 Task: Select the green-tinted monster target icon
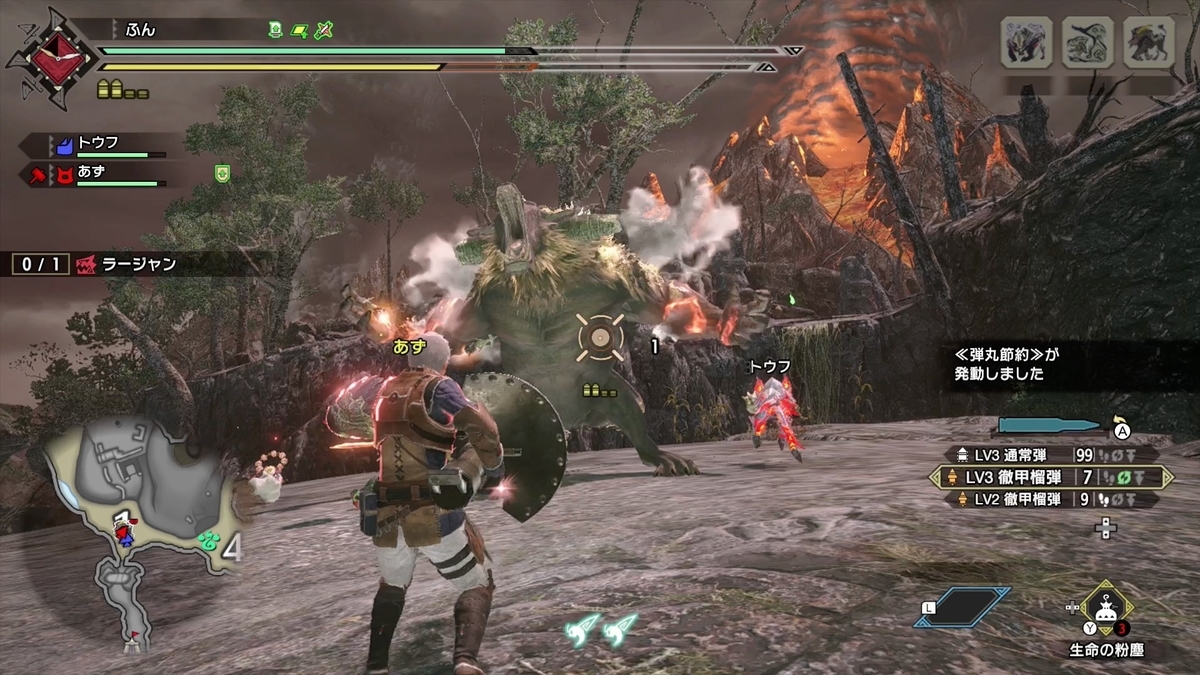1088,43
